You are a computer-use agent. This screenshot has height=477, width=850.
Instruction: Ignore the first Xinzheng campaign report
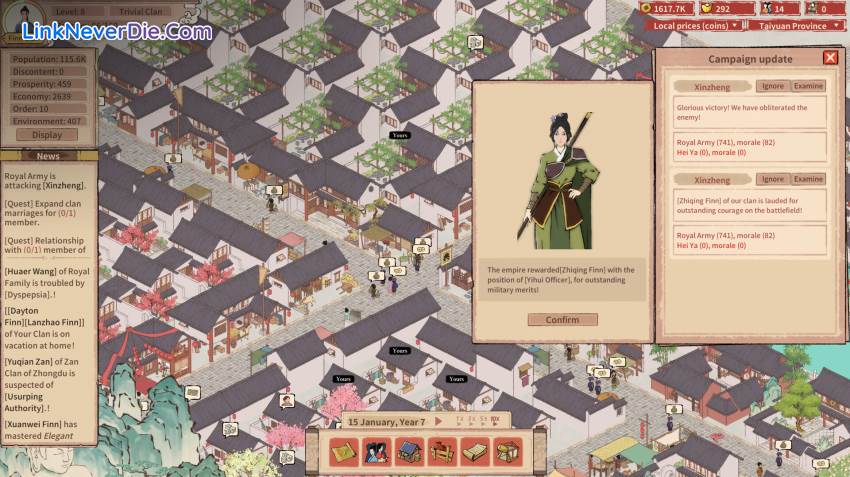coord(772,86)
